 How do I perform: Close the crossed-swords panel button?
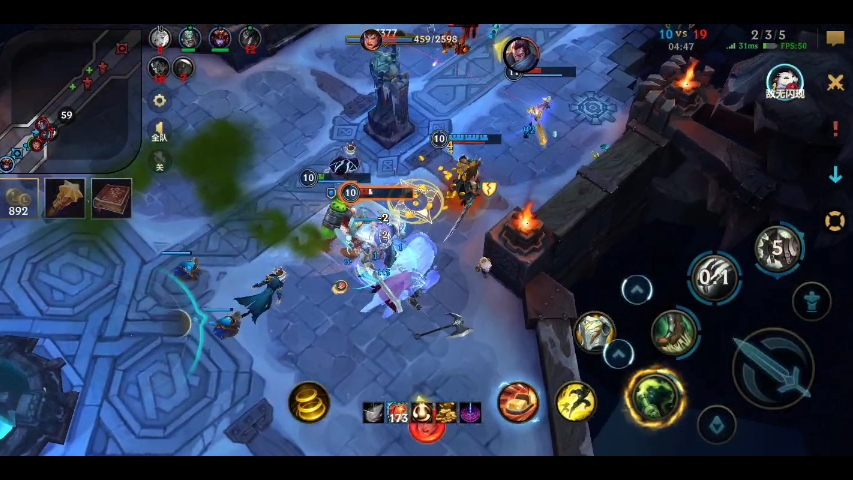click(x=835, y=83)
